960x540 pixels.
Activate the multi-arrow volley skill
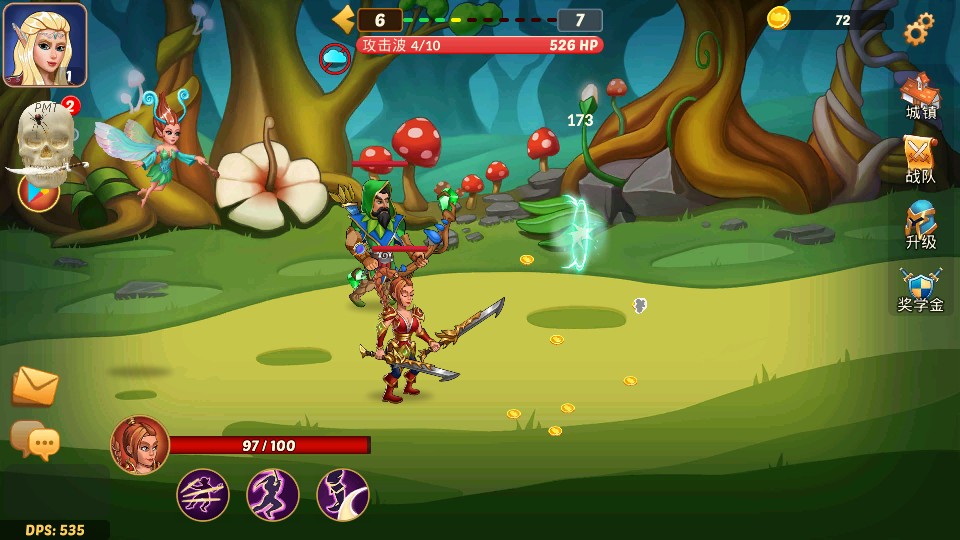pos(203,495)
